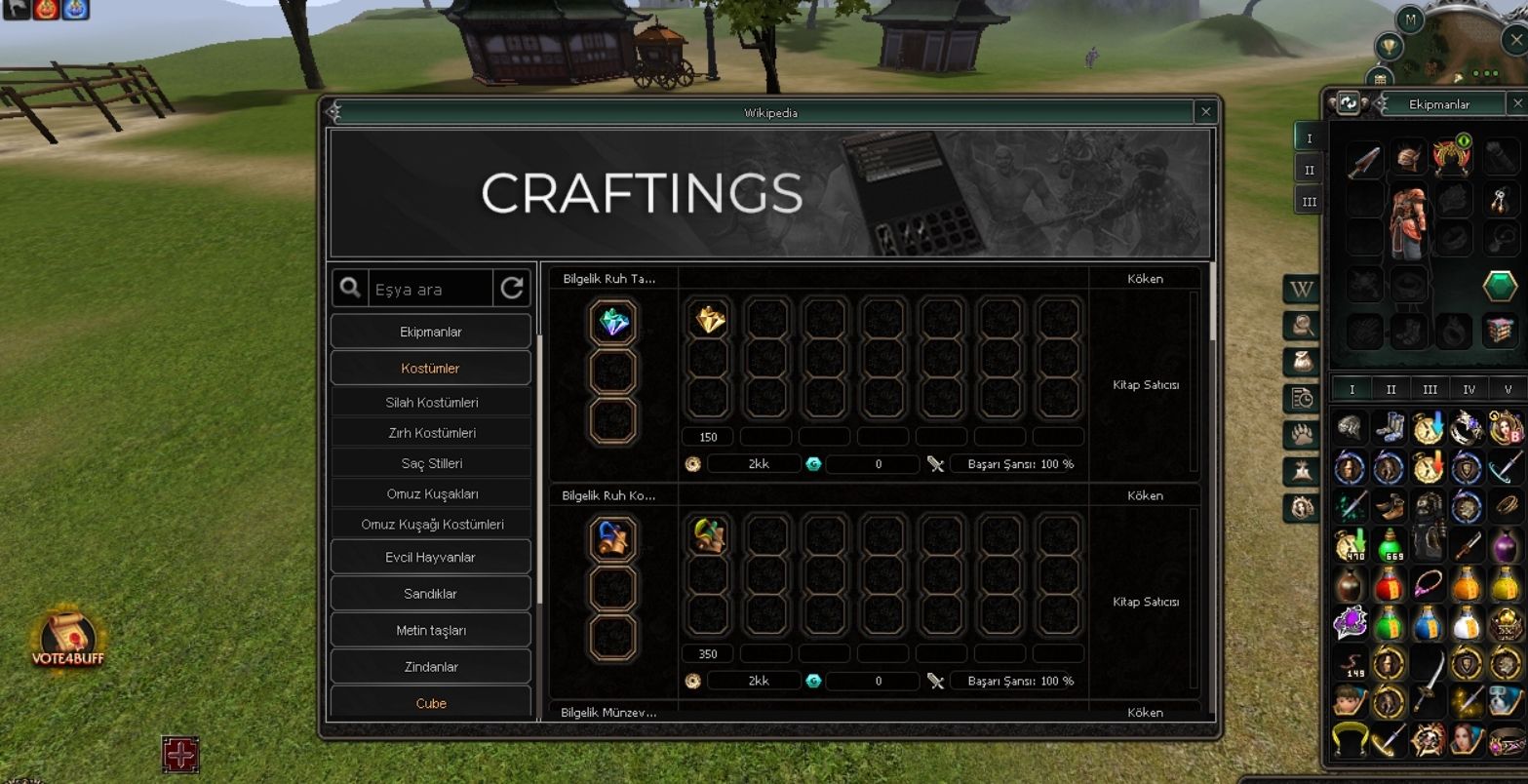Open the Zindanlar category

(x=431, y=667)
